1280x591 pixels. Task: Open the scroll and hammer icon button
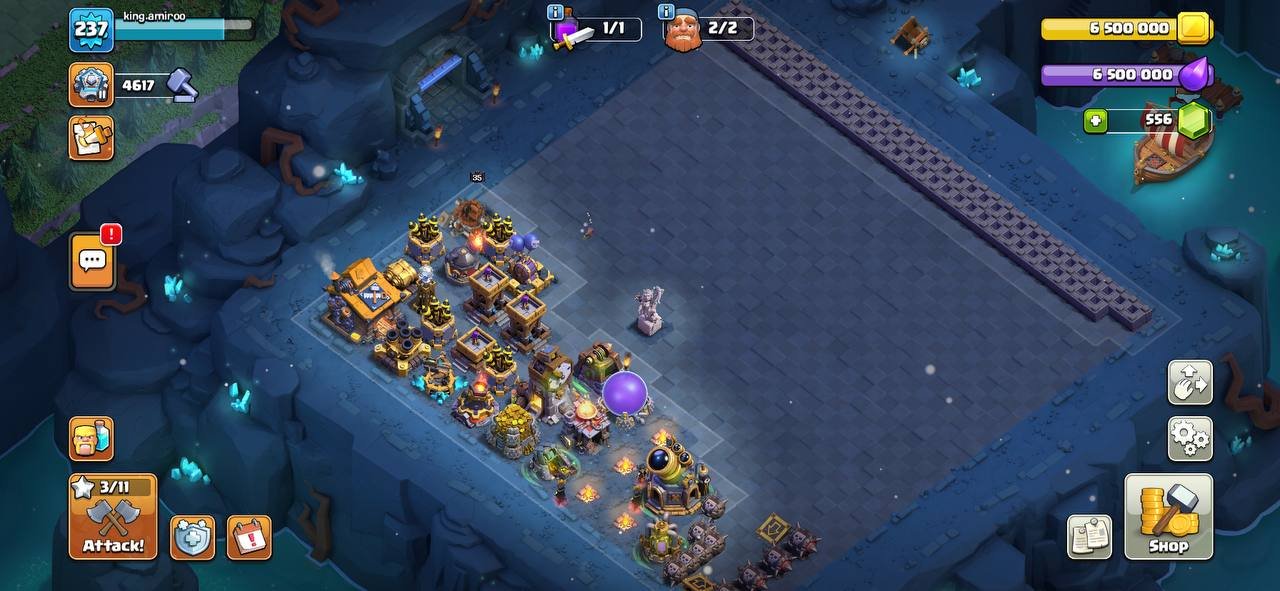click(x=91, y=138)
